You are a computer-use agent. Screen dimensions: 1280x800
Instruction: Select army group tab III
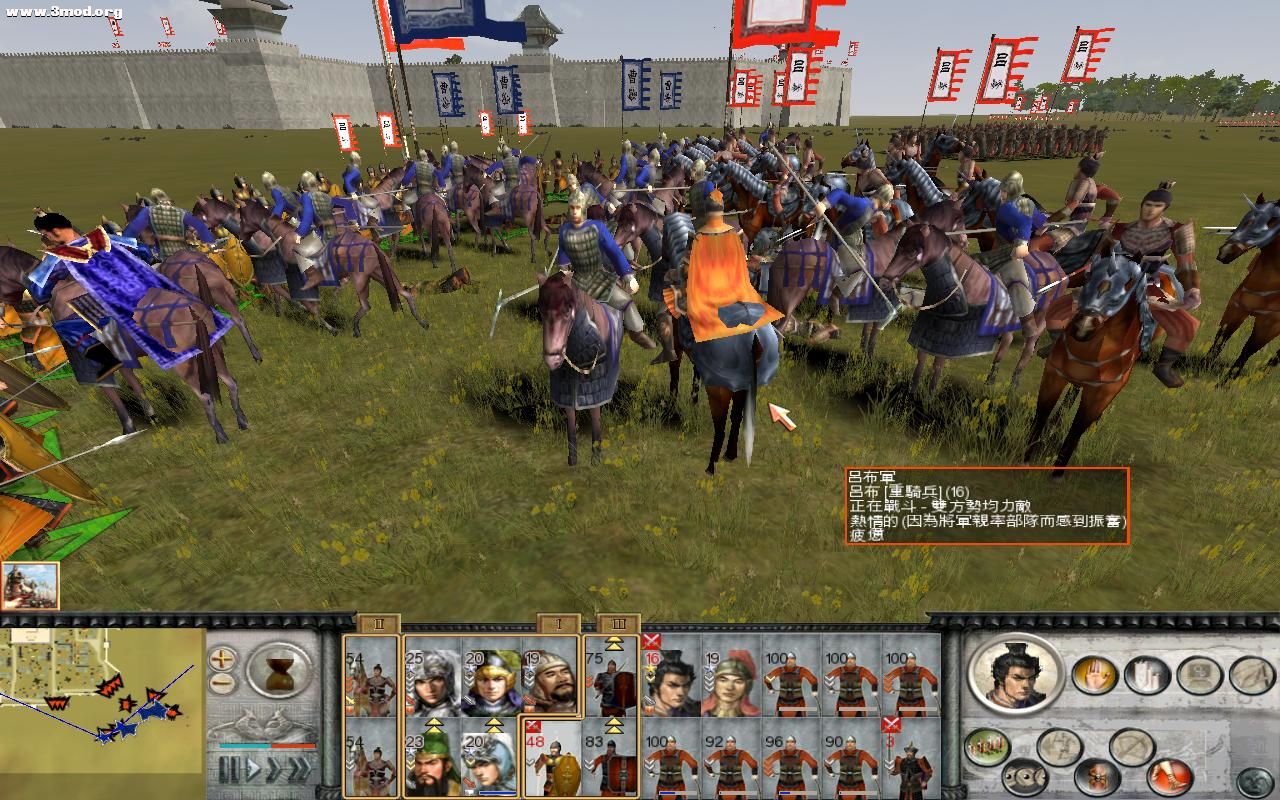pyautogui.click(x=618, y=624)
